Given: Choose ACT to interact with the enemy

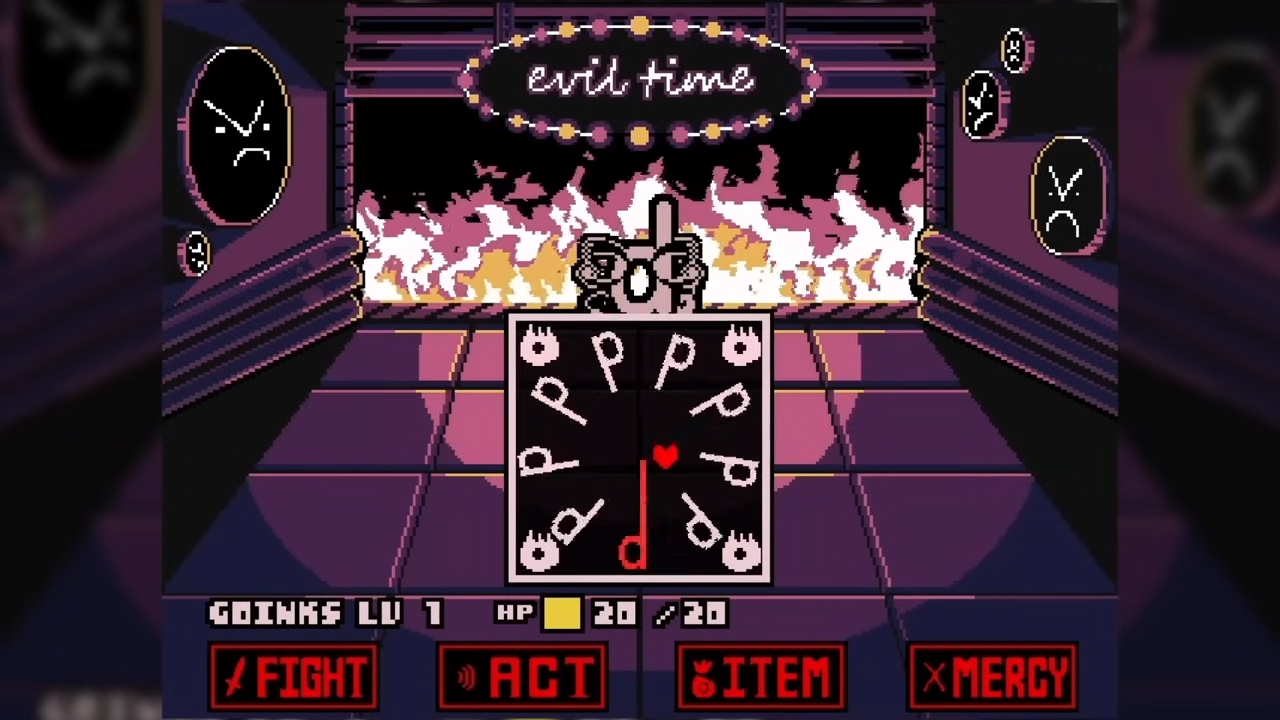Looking at the screenshot, I should point(520,678).
